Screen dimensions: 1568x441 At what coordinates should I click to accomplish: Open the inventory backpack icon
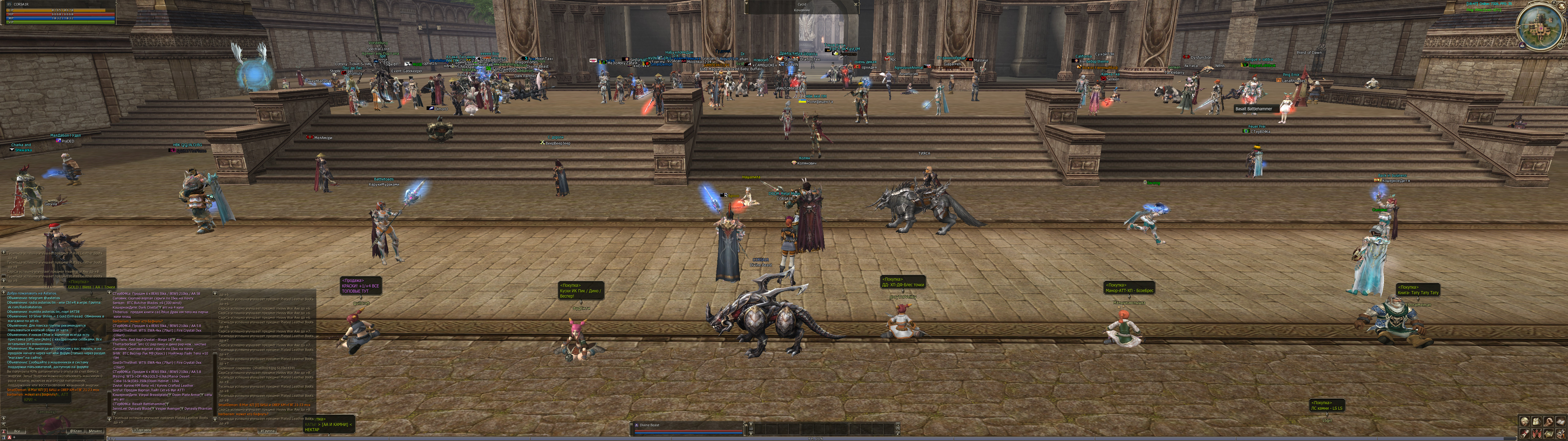[1536, 421]
